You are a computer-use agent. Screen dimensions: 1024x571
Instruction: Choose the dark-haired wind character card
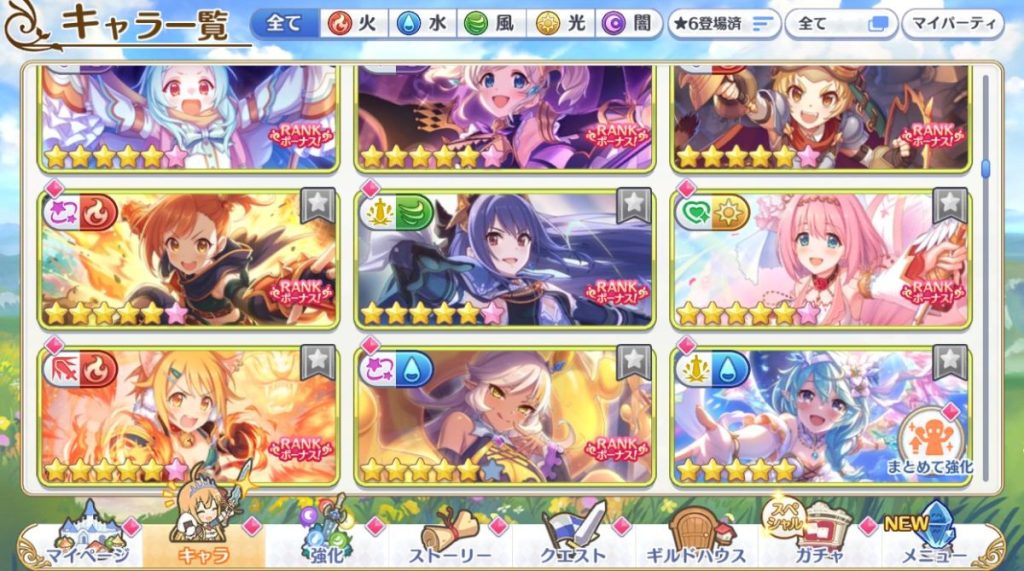[505, 260]
